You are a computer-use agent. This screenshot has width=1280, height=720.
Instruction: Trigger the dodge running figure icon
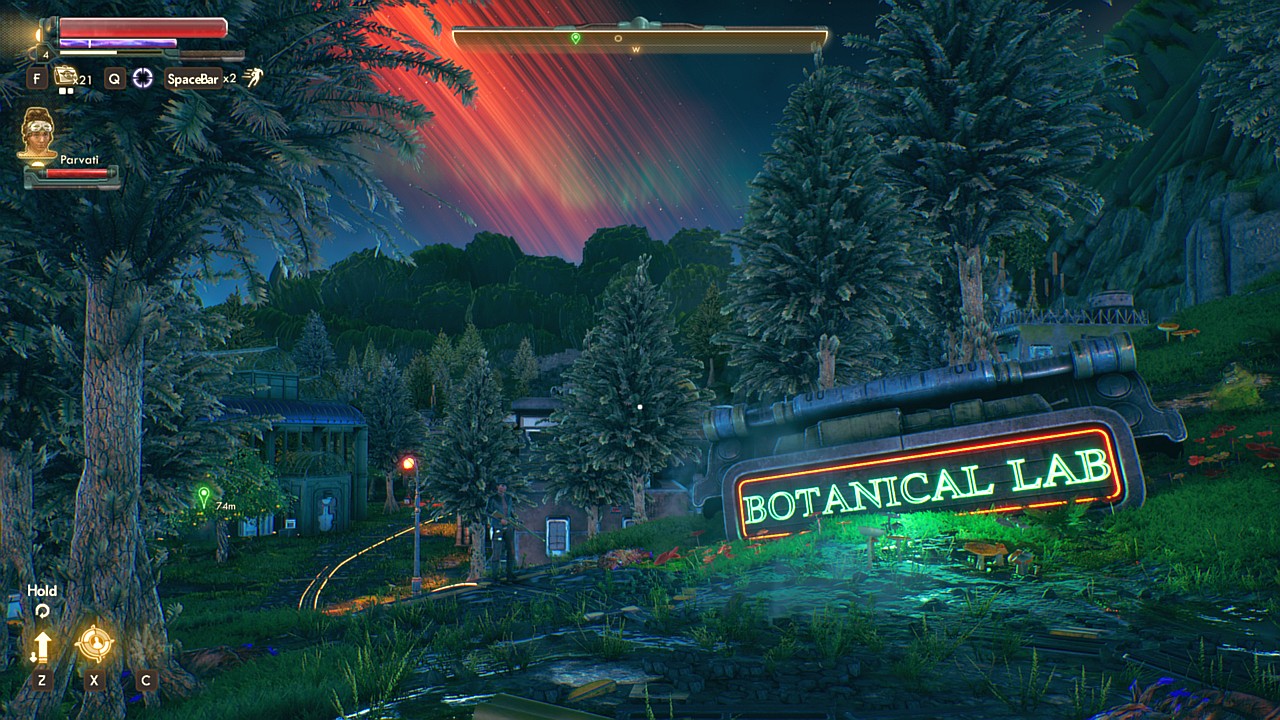[253, 78]
